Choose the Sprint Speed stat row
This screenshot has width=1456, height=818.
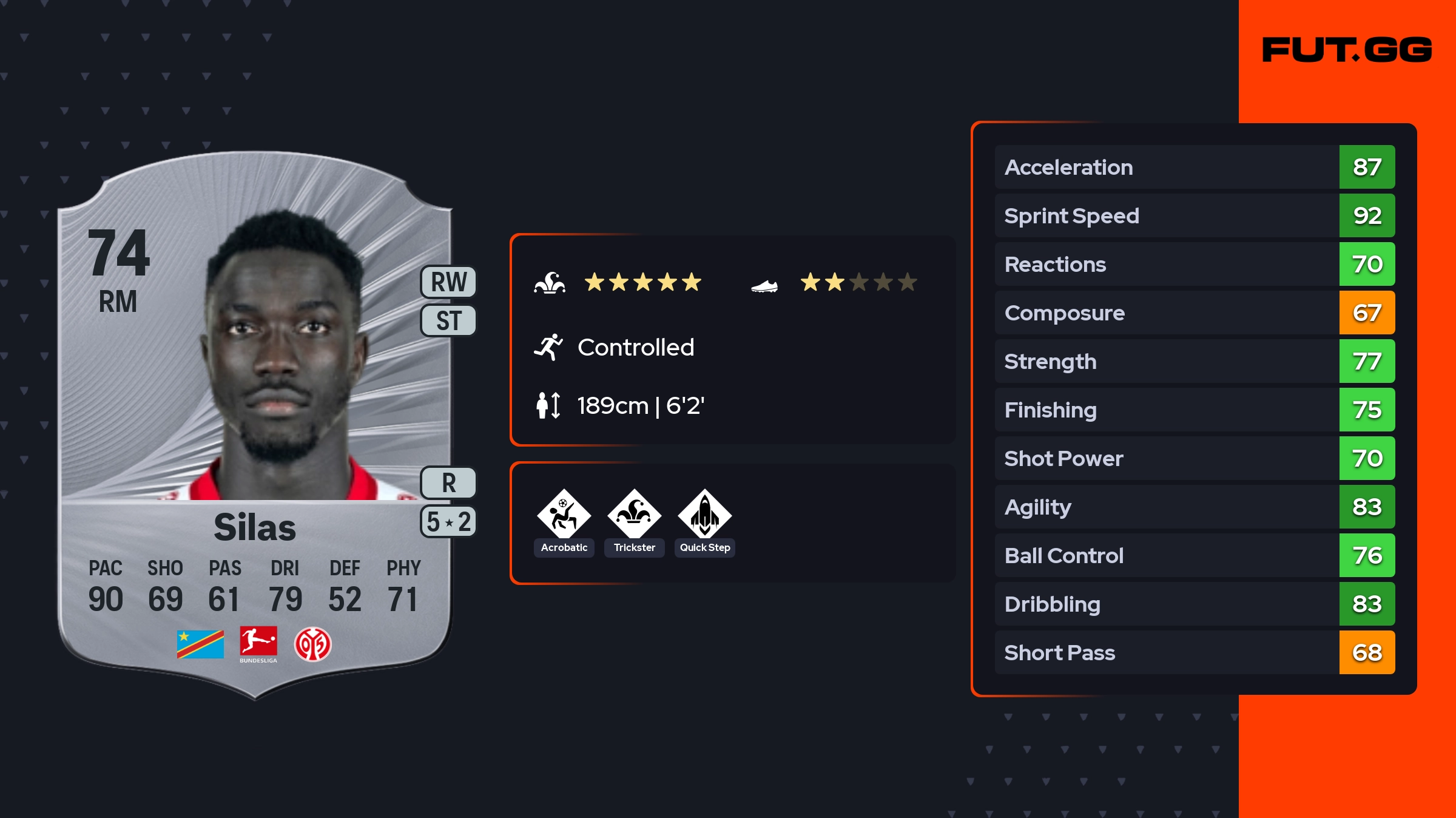point(1195,215)
